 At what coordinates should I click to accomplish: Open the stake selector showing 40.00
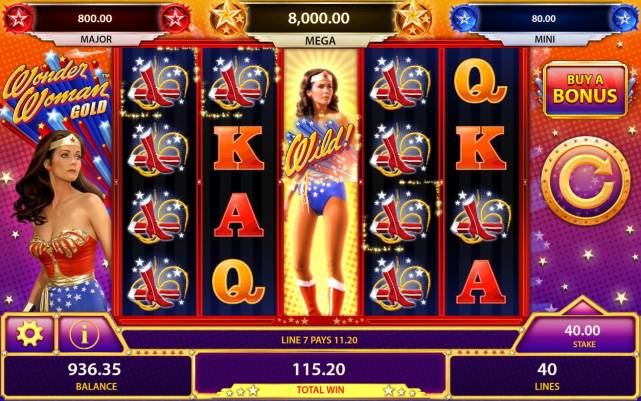click(x=583, y=335)
